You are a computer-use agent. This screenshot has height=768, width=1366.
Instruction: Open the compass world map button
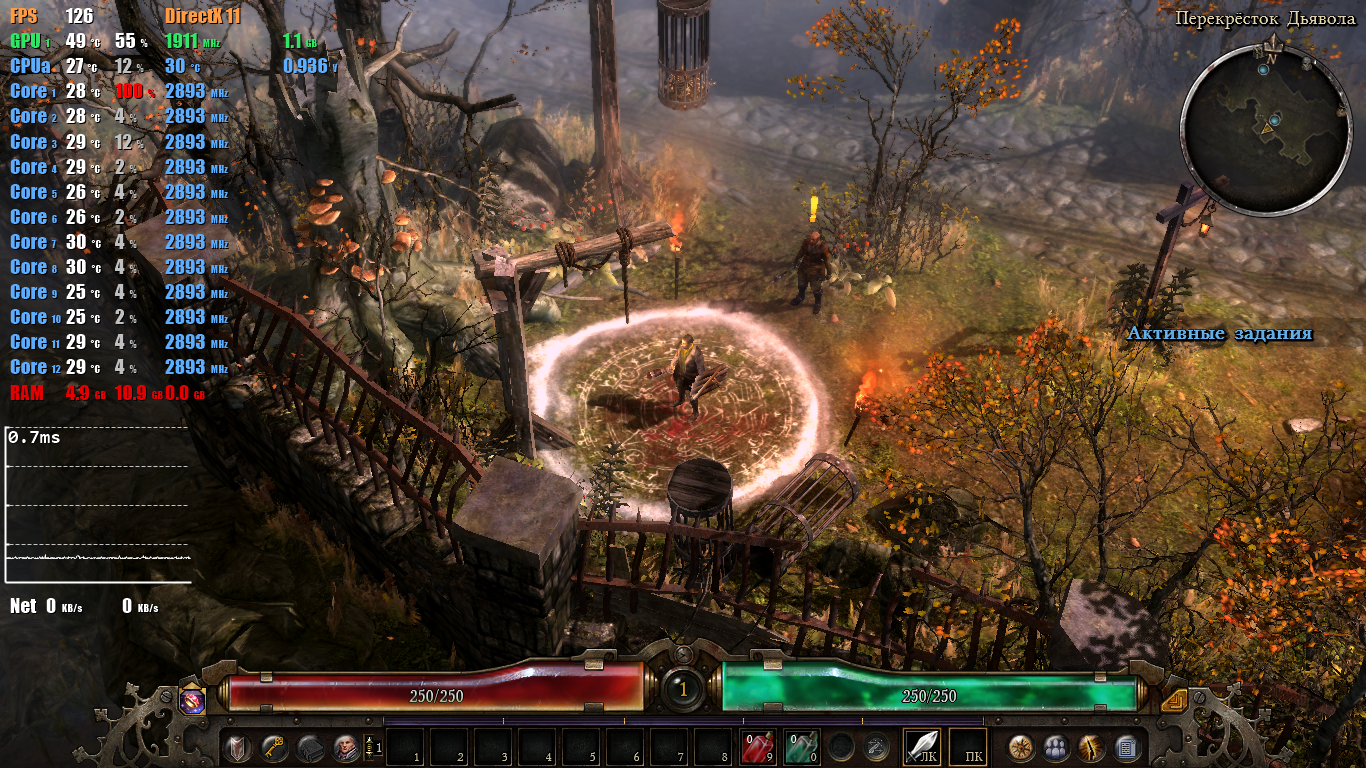[x=1021, y=747]
